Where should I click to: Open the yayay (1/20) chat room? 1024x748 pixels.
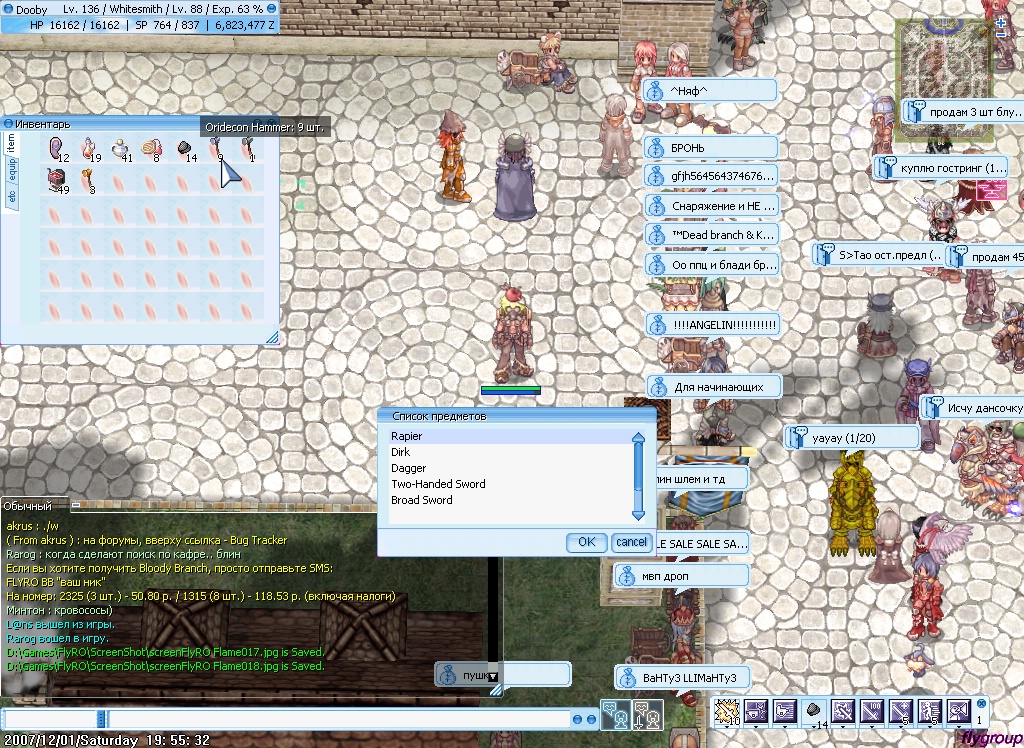click(852, 437)
